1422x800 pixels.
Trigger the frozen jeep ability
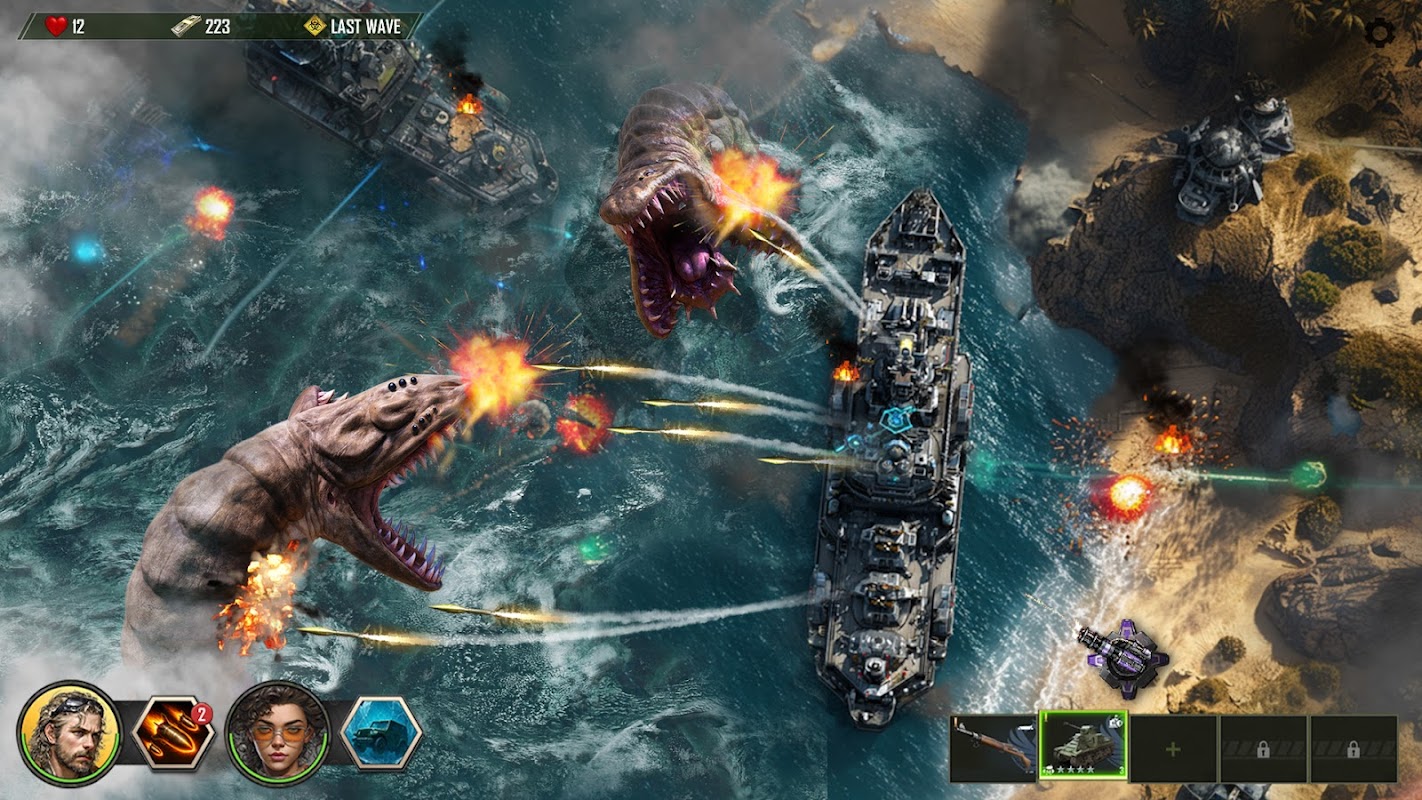(x=381, y=733)
